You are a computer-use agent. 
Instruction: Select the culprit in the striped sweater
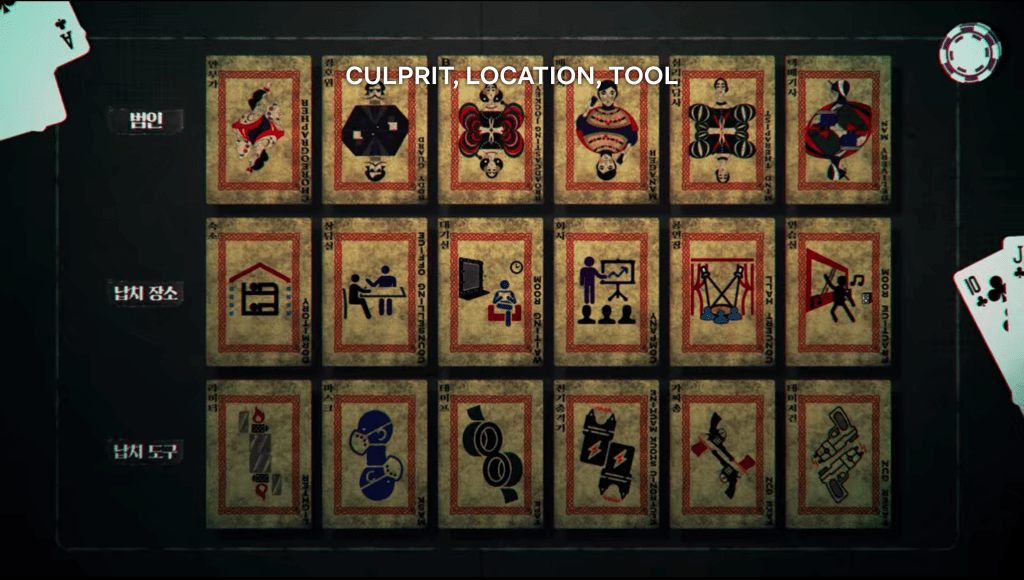pos(606,130)
